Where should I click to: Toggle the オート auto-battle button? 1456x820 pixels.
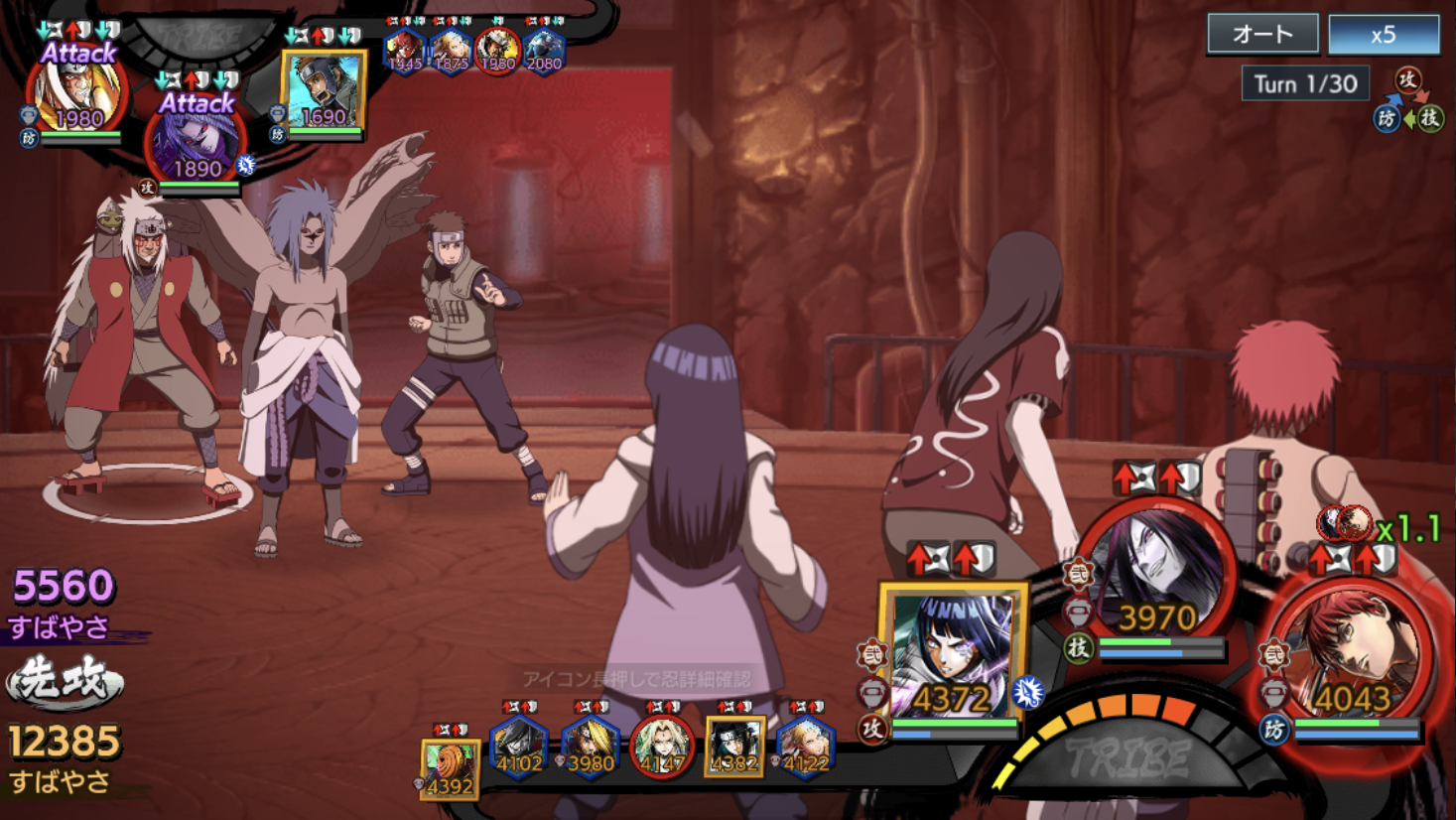(x=1262, y=34)
